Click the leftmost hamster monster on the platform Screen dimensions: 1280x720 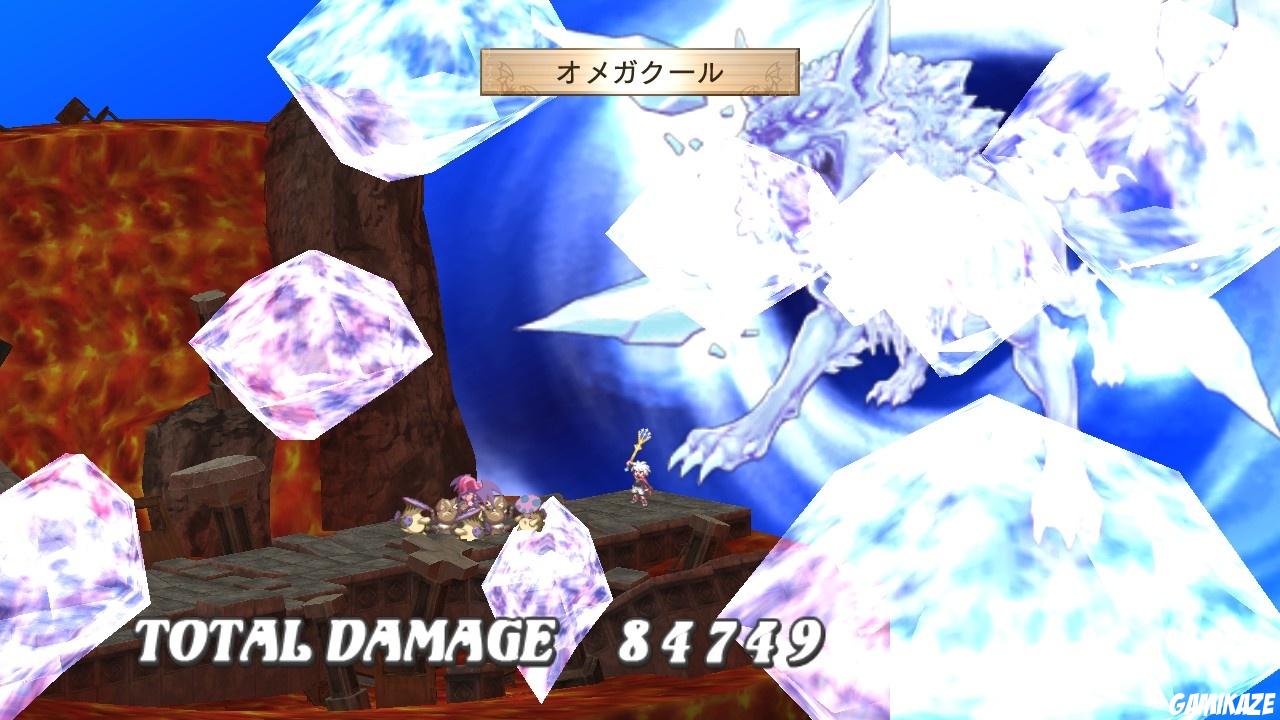coord(412,518)
